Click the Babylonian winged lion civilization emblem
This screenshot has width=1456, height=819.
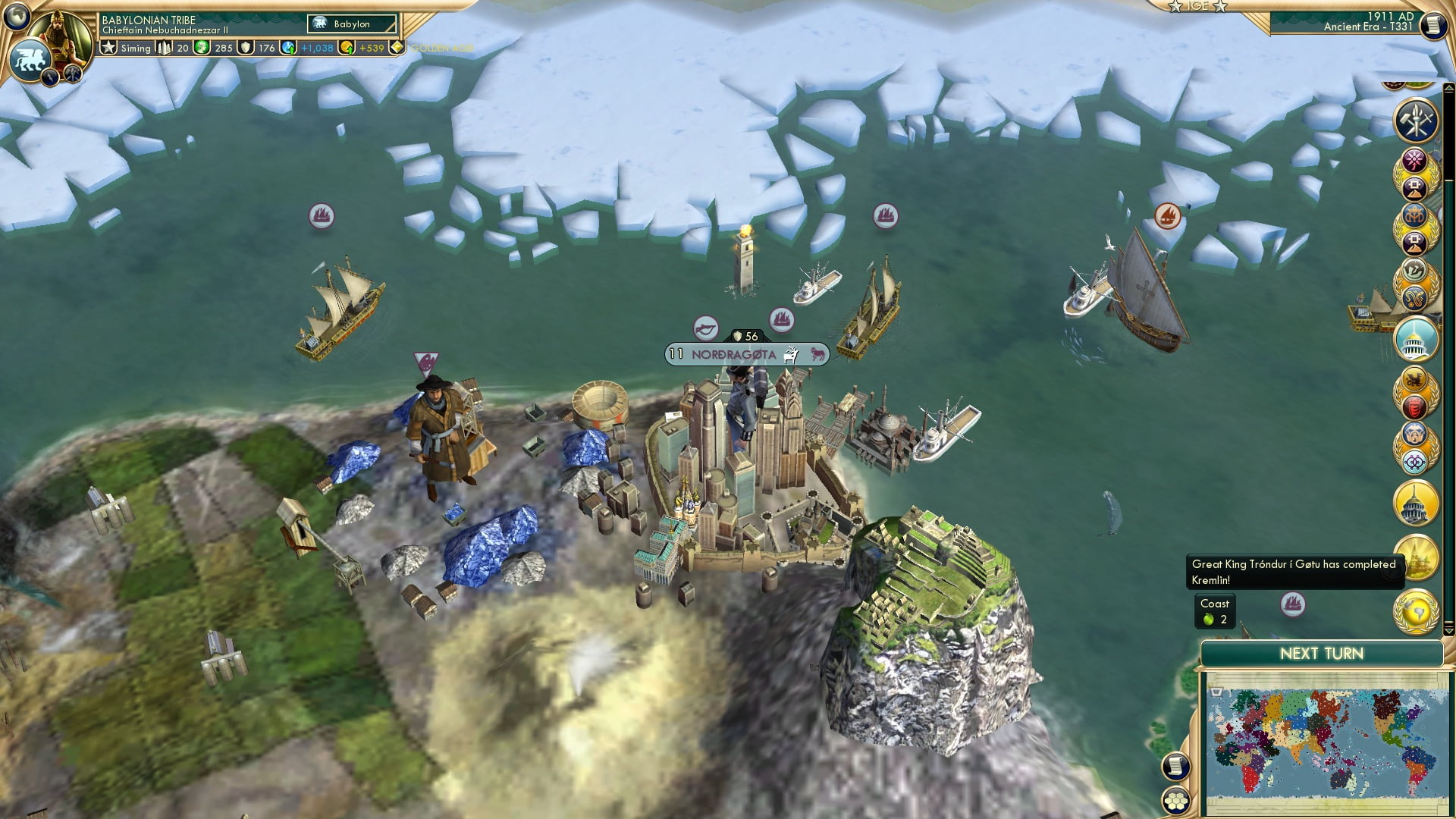click(x=30, y=57)
